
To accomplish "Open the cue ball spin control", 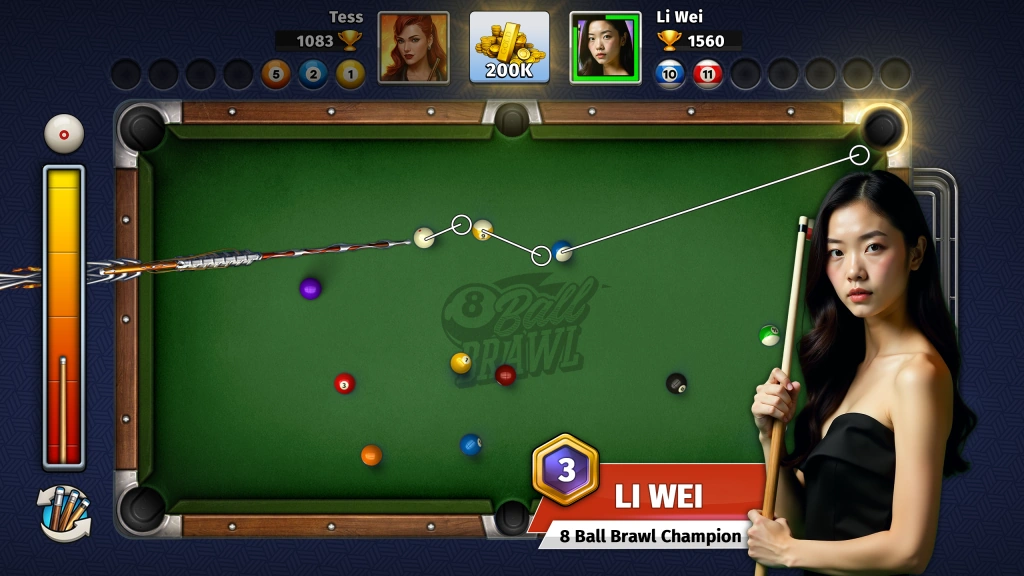I will coord(64,134).
